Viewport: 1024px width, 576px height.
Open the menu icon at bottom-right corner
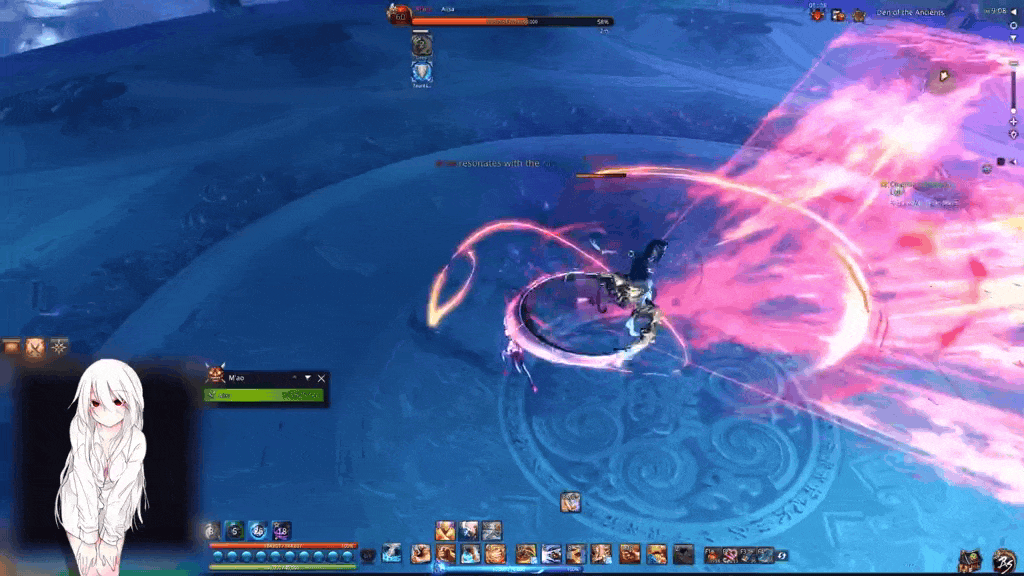click(x=1005, y=561)
